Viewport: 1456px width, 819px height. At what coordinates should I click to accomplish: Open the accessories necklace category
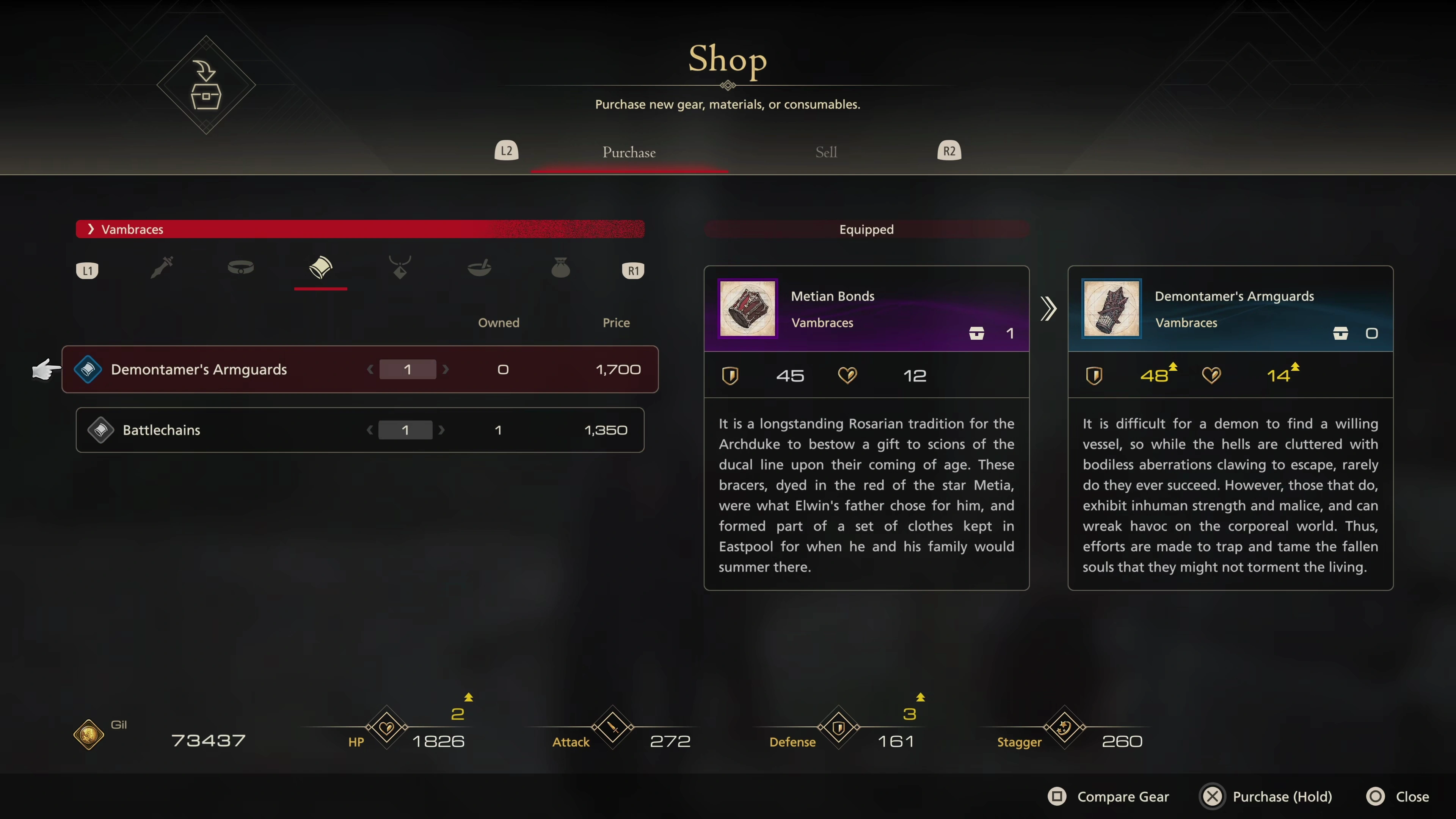click(x=400, y=267)
